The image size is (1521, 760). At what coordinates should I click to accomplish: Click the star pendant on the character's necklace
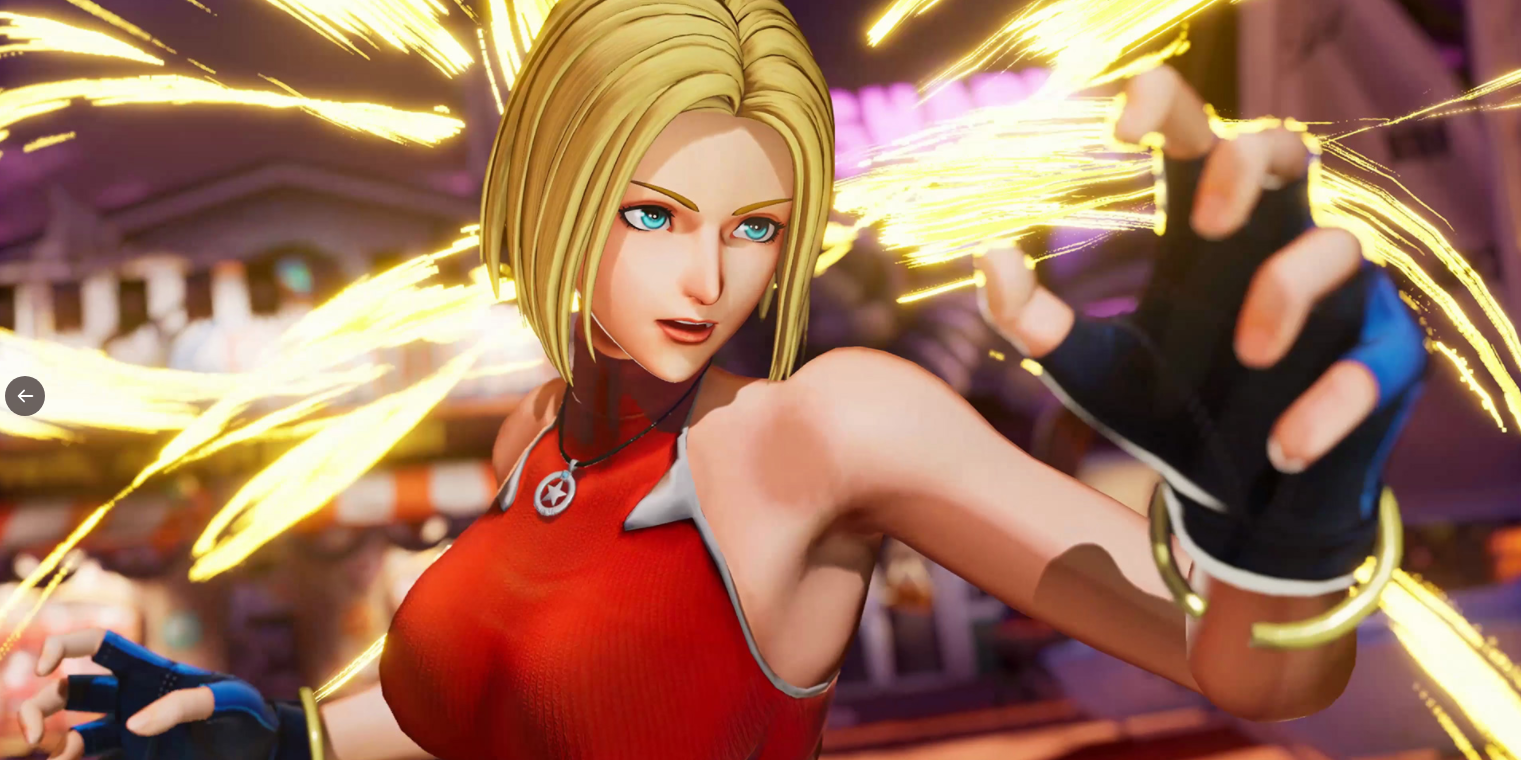(x=556, y=491)
